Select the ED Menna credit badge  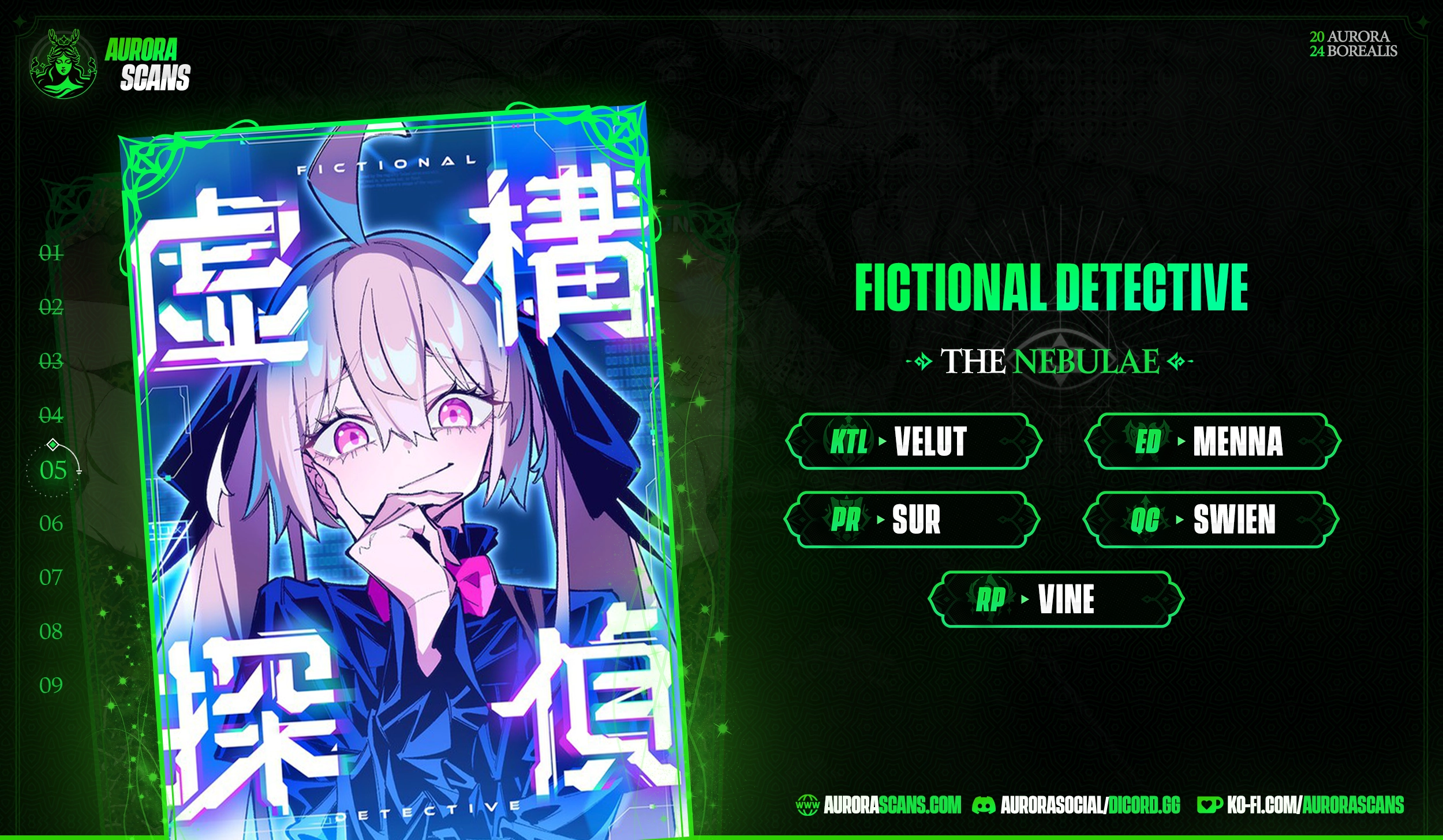tap(1212, 442)
